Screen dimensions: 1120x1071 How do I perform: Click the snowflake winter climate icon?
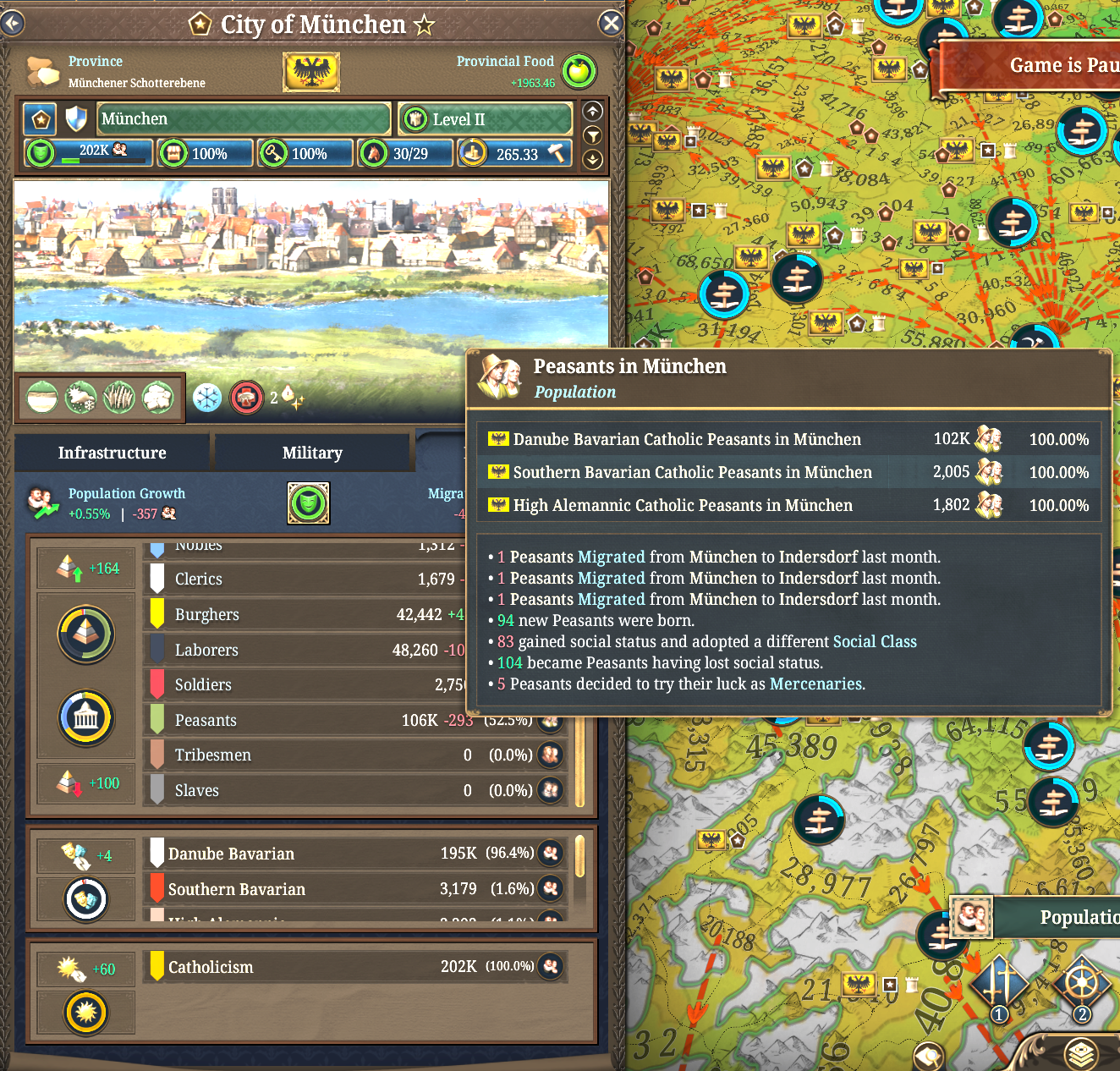206,398
